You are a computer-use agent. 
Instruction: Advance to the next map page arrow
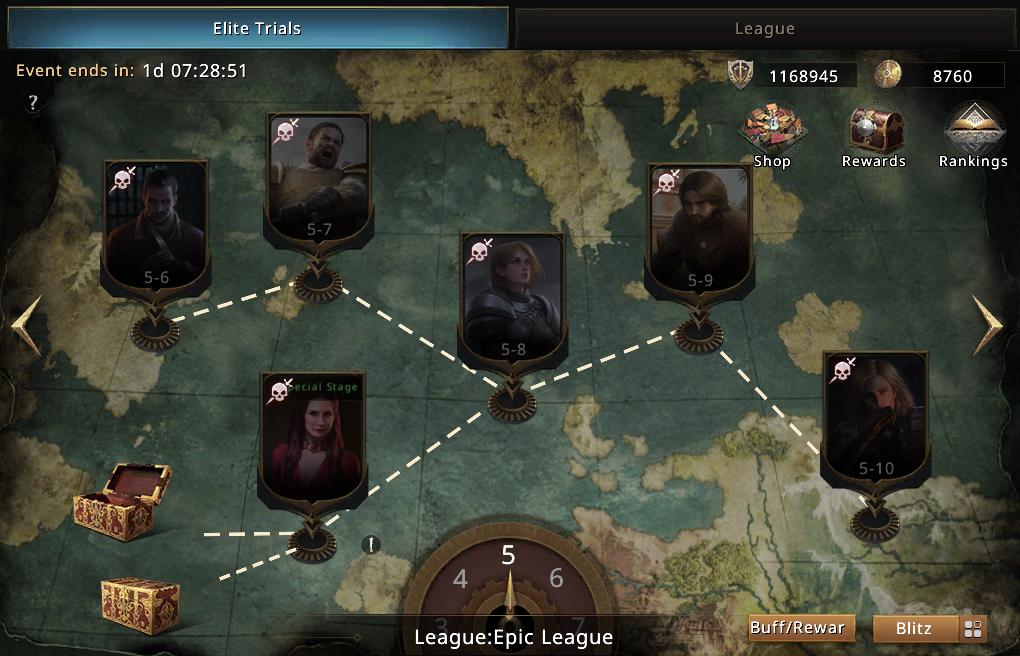tap(990, 325)
